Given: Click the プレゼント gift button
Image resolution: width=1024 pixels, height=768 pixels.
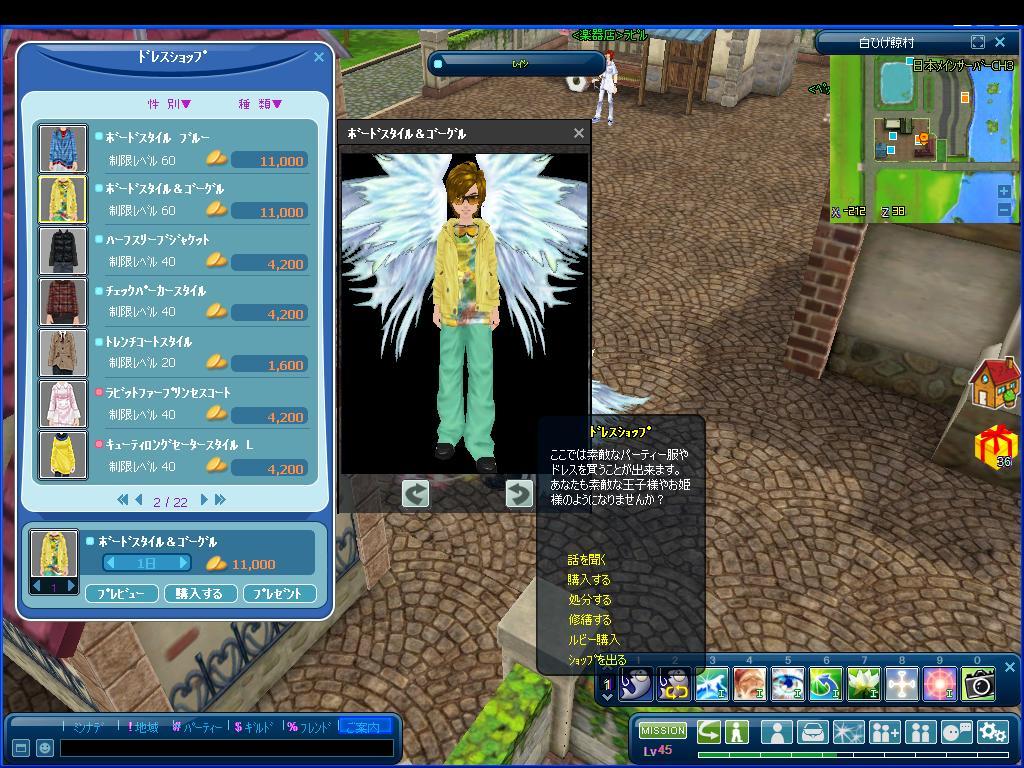Looking at the screenshot, I should [x=279, y=593].
